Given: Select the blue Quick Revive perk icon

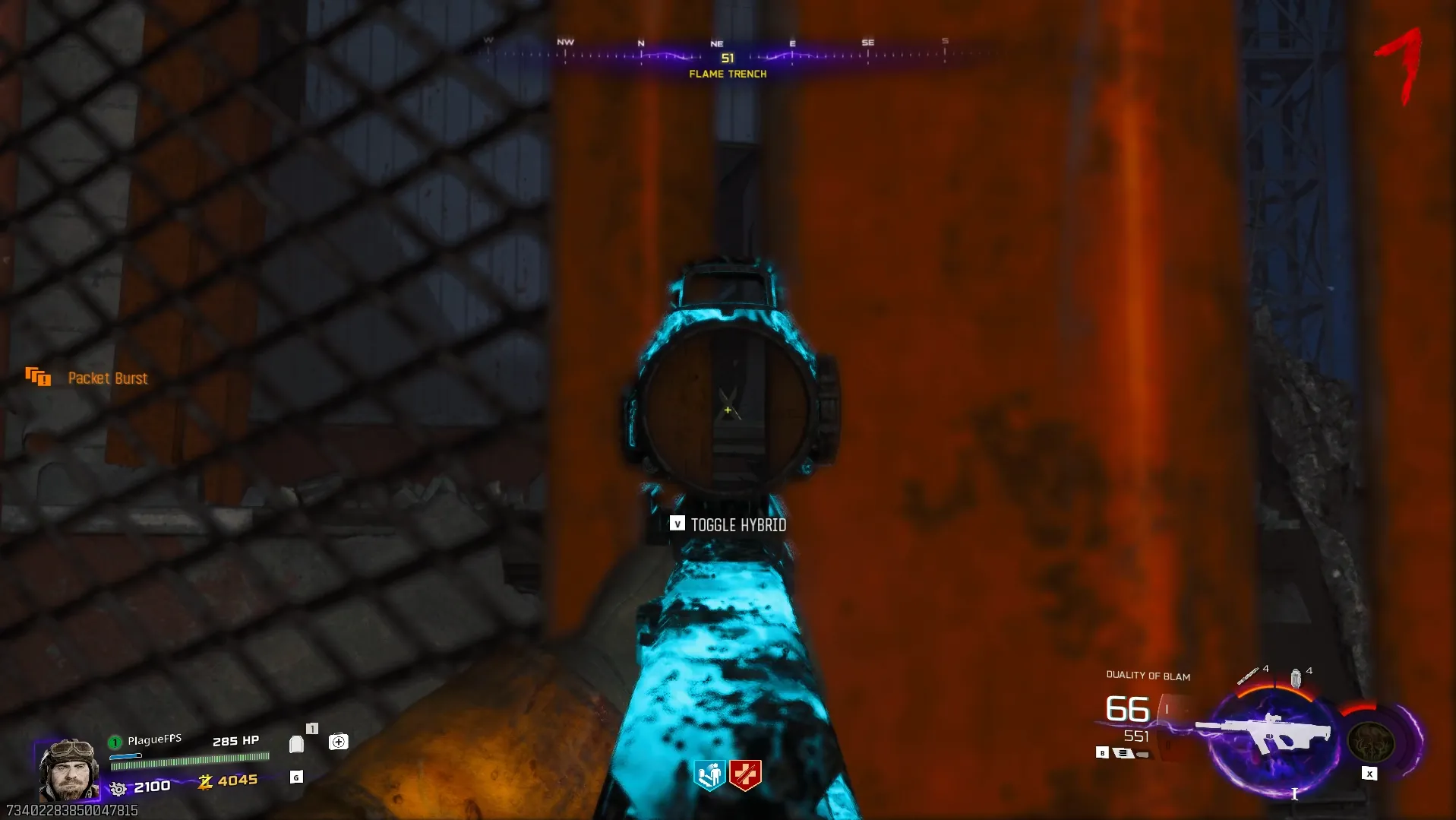Looking at the screenshot, I should [x=710, y=775].
